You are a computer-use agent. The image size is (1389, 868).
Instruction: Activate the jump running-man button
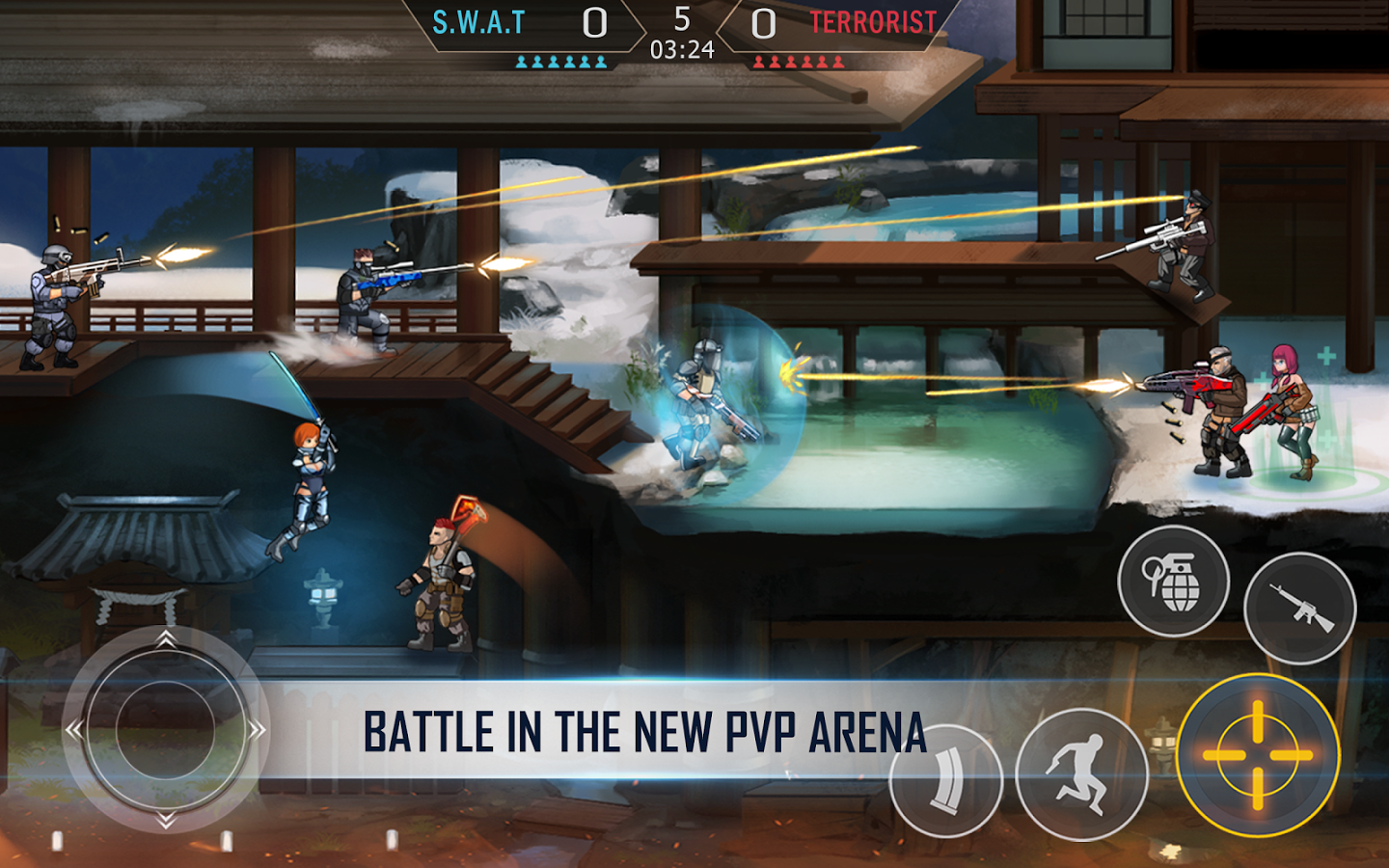[1081, 773]
